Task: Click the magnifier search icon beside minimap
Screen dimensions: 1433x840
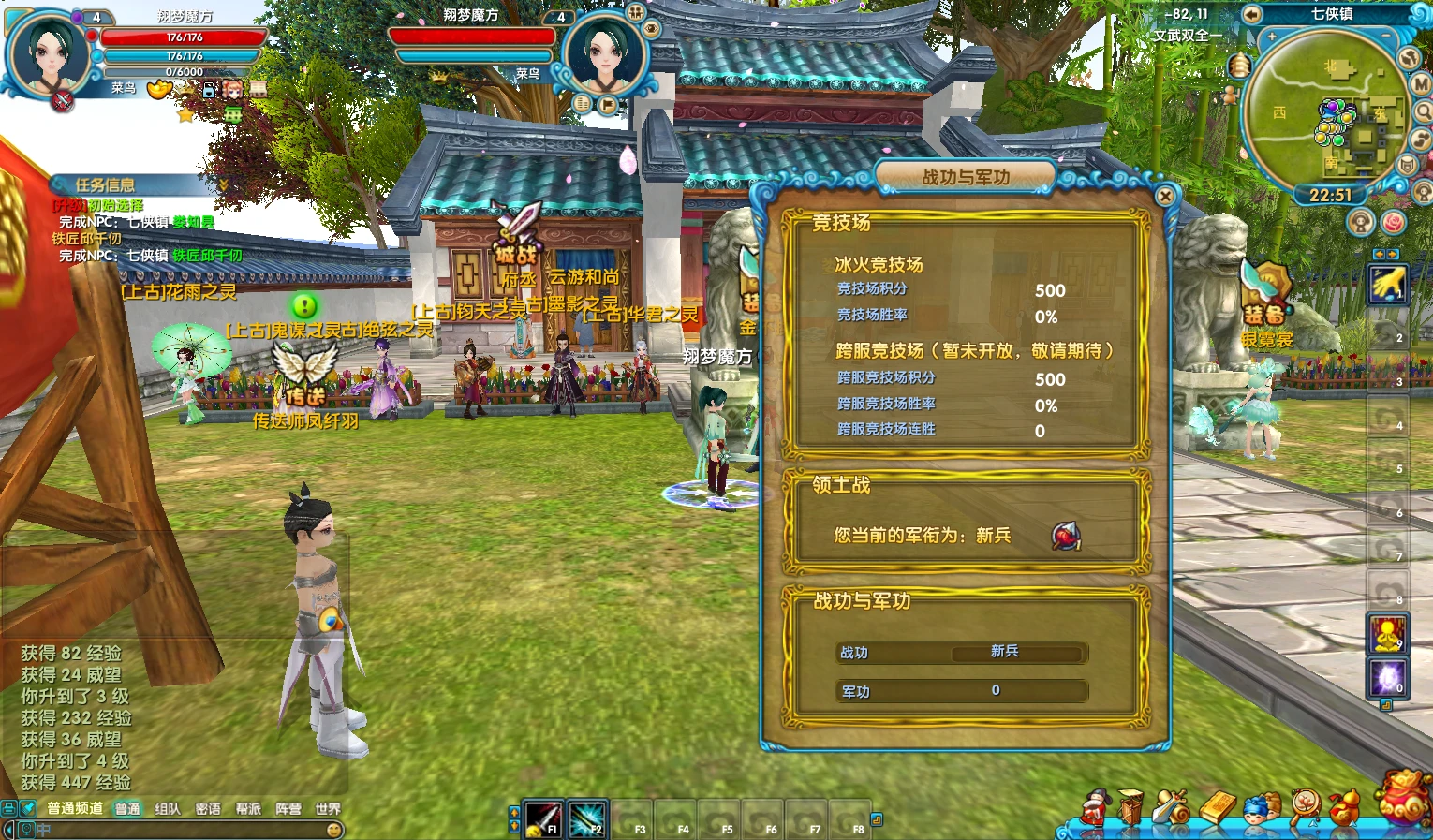Action: point(1425,111)
